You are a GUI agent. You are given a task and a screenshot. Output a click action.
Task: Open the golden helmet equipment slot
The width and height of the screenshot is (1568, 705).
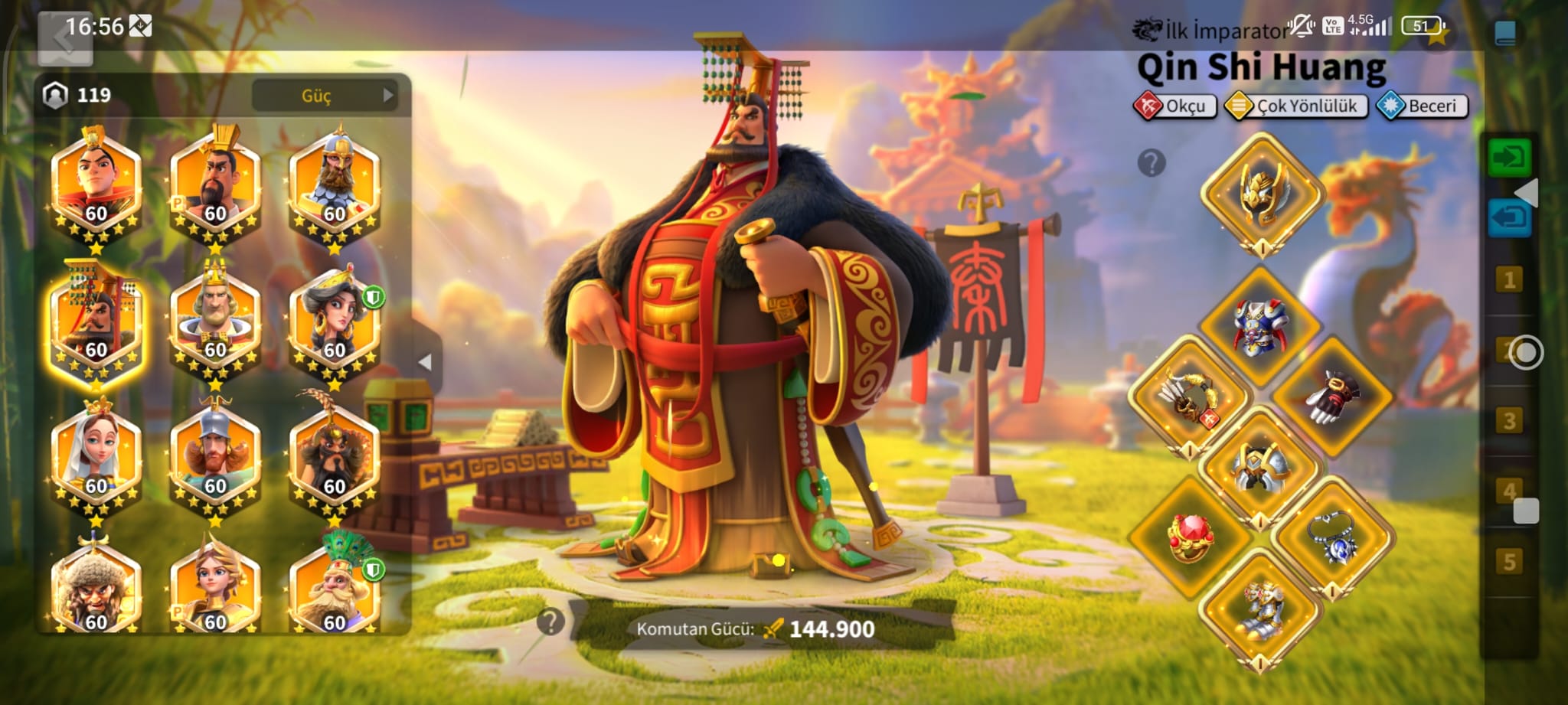pyautogui.click(x=1262, y=193)
